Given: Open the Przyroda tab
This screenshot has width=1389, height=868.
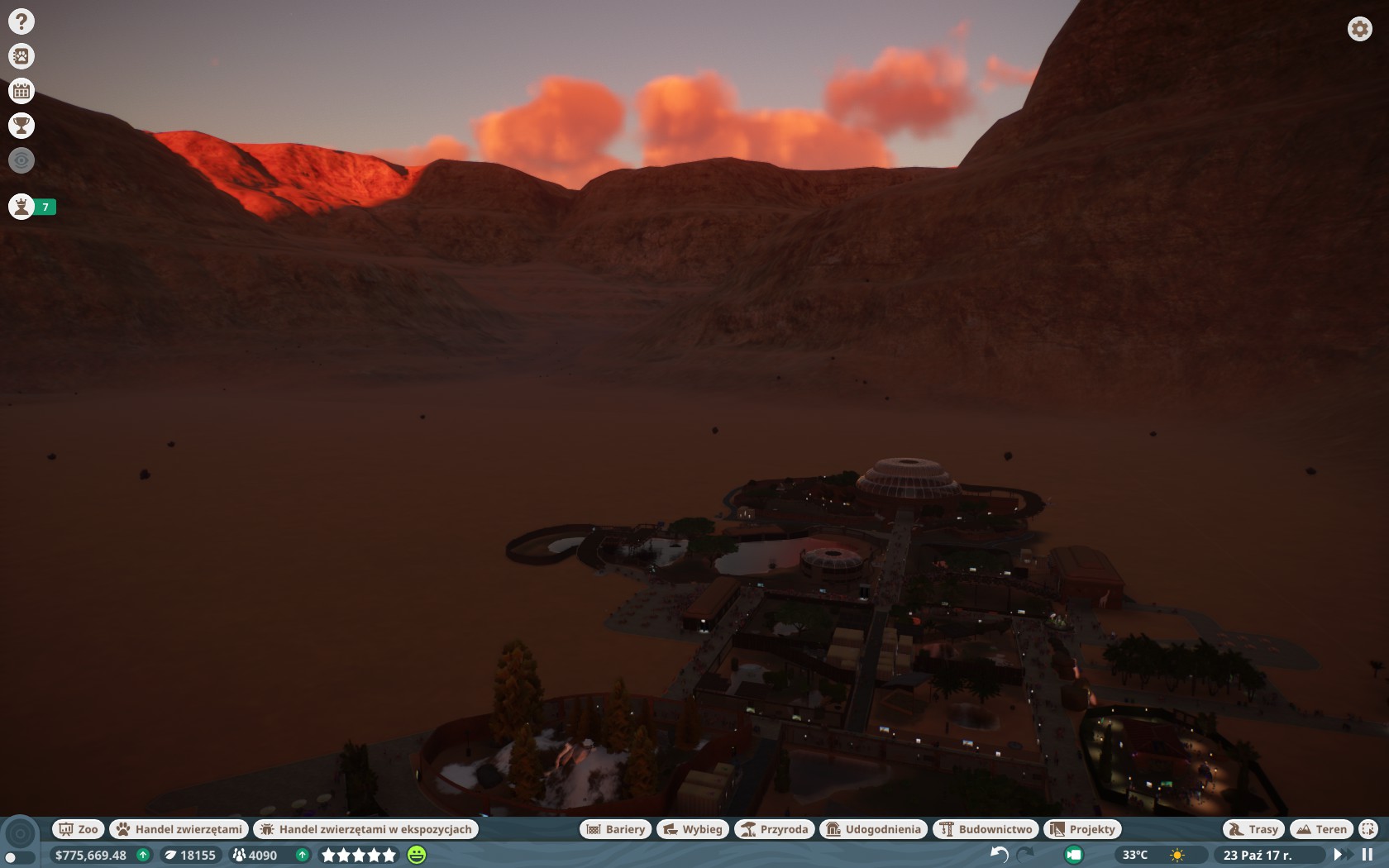Looking at the screenshot, I should [775, 829].
